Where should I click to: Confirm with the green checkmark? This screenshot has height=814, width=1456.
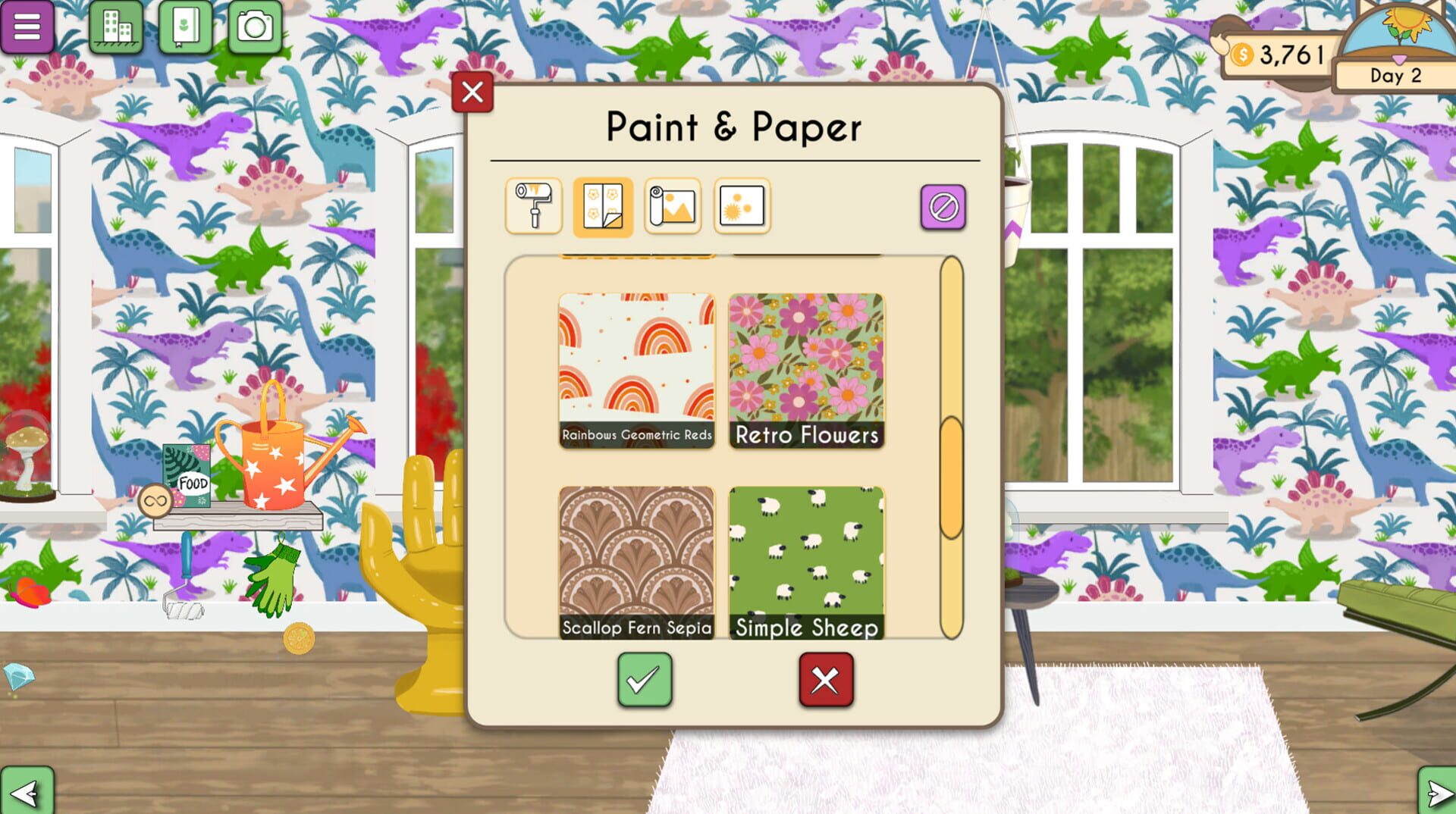pyautogui.click(x=645, y=680)
